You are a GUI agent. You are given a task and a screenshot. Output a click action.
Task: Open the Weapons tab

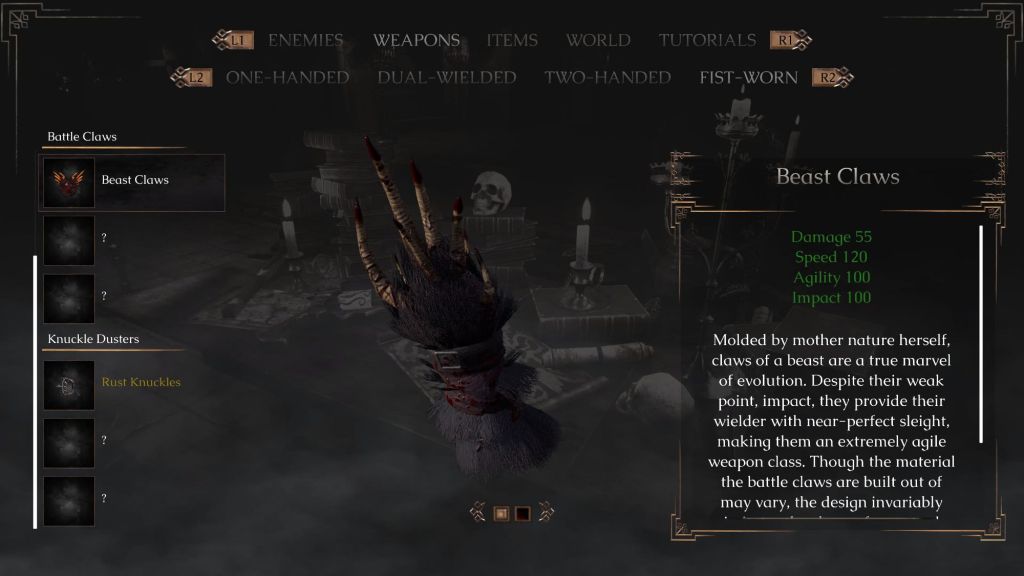(416, 41)
